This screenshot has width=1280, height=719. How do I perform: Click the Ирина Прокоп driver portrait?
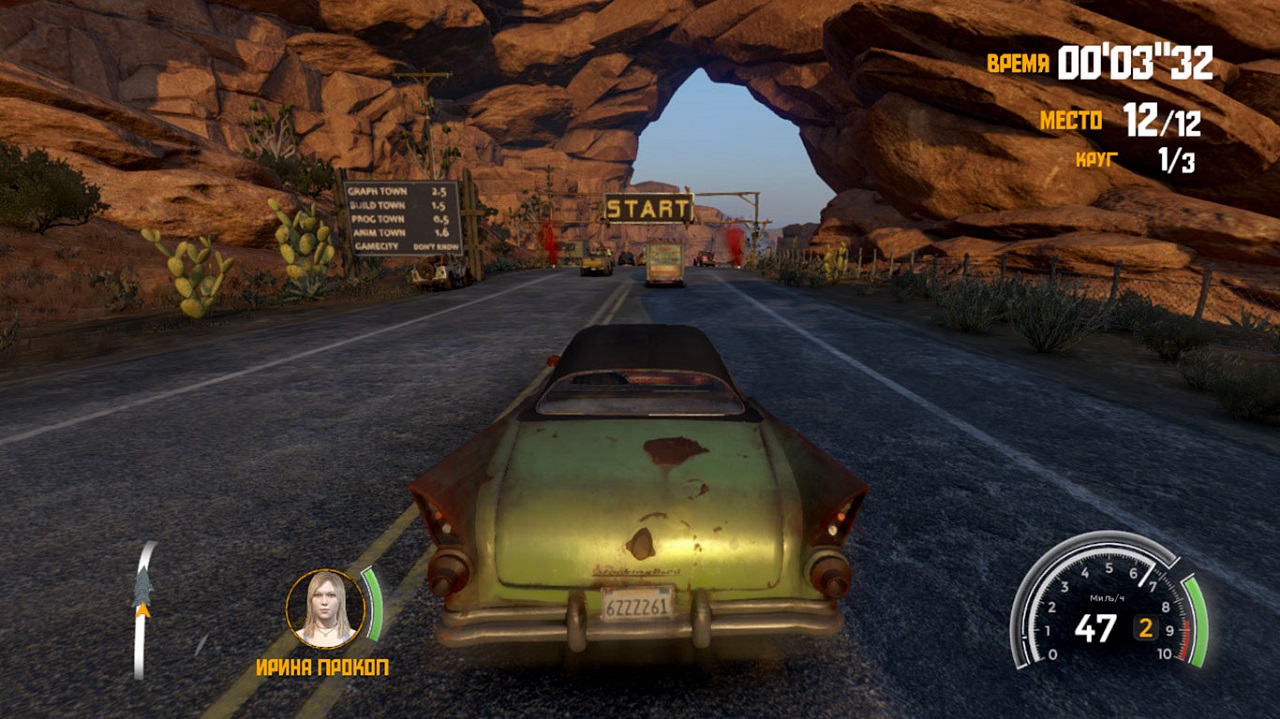click(x=325, y=607)
